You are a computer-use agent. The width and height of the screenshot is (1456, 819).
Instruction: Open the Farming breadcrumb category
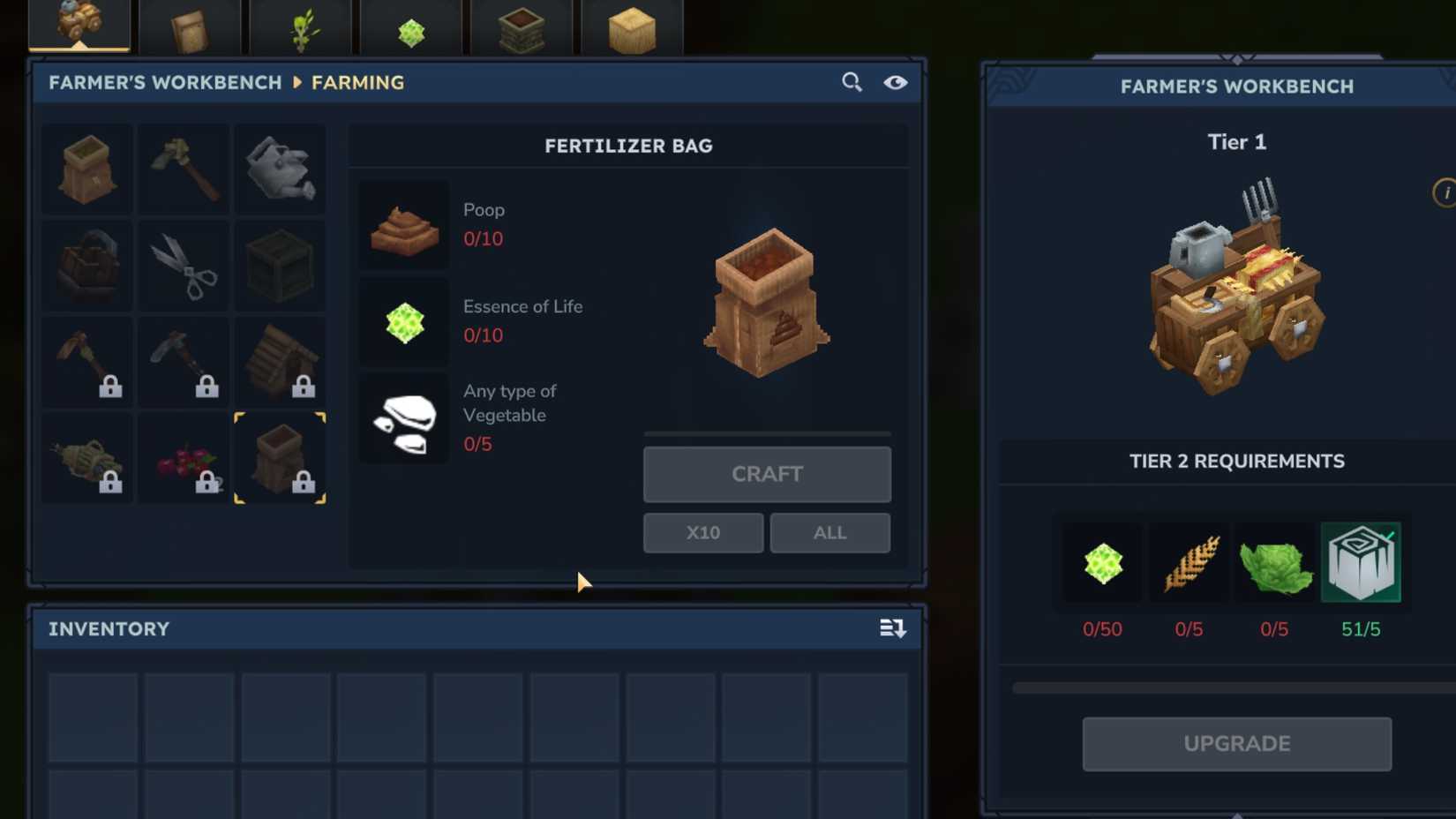click(x=357, y=82)
